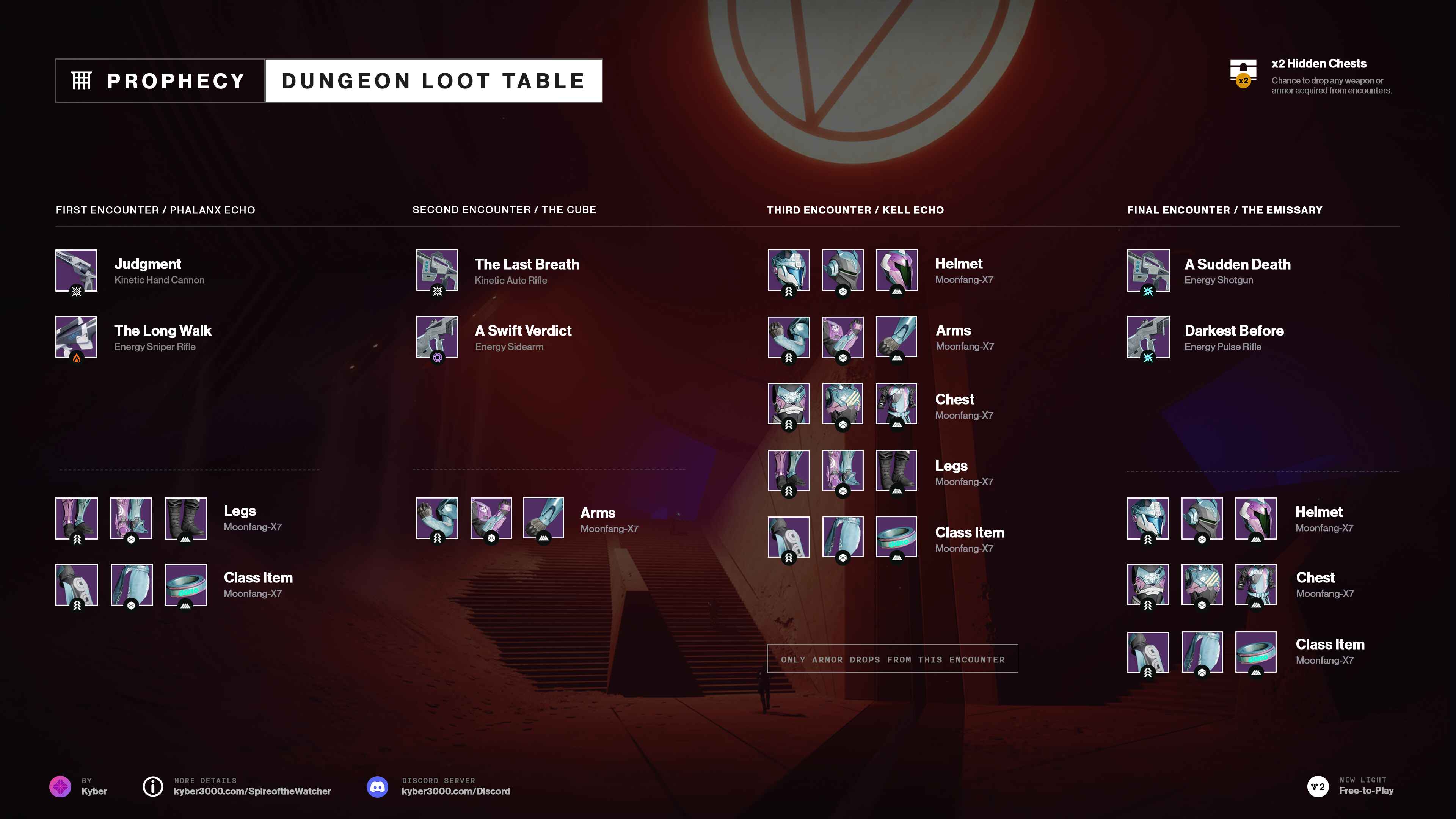The height and width of the screenshot is (819, 1456).
Task: Select the Darkest Before pulse rifle icon
Action: click(x=1148, y=337)
